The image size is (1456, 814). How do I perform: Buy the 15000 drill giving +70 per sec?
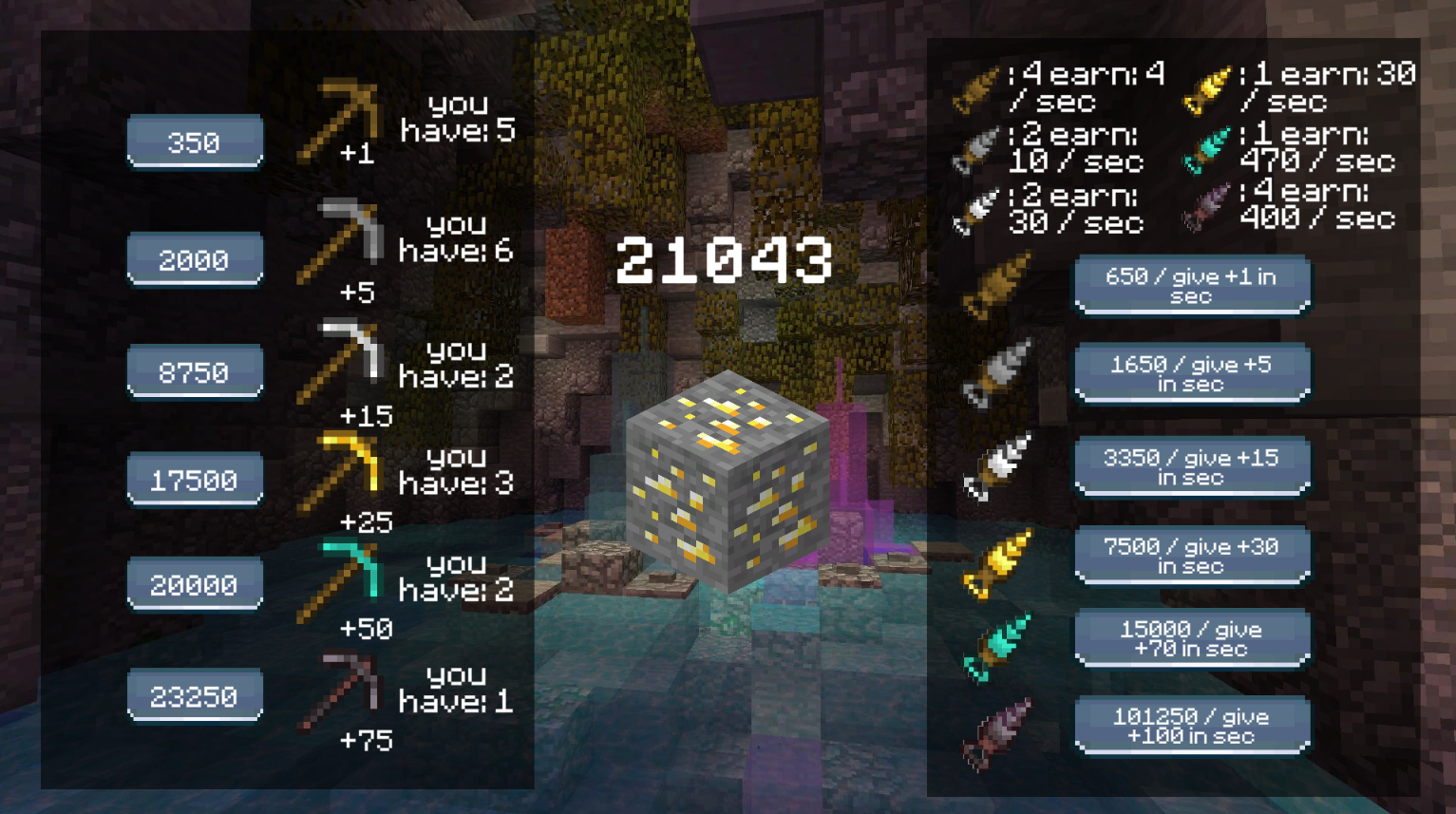(x=1190, y=637)
